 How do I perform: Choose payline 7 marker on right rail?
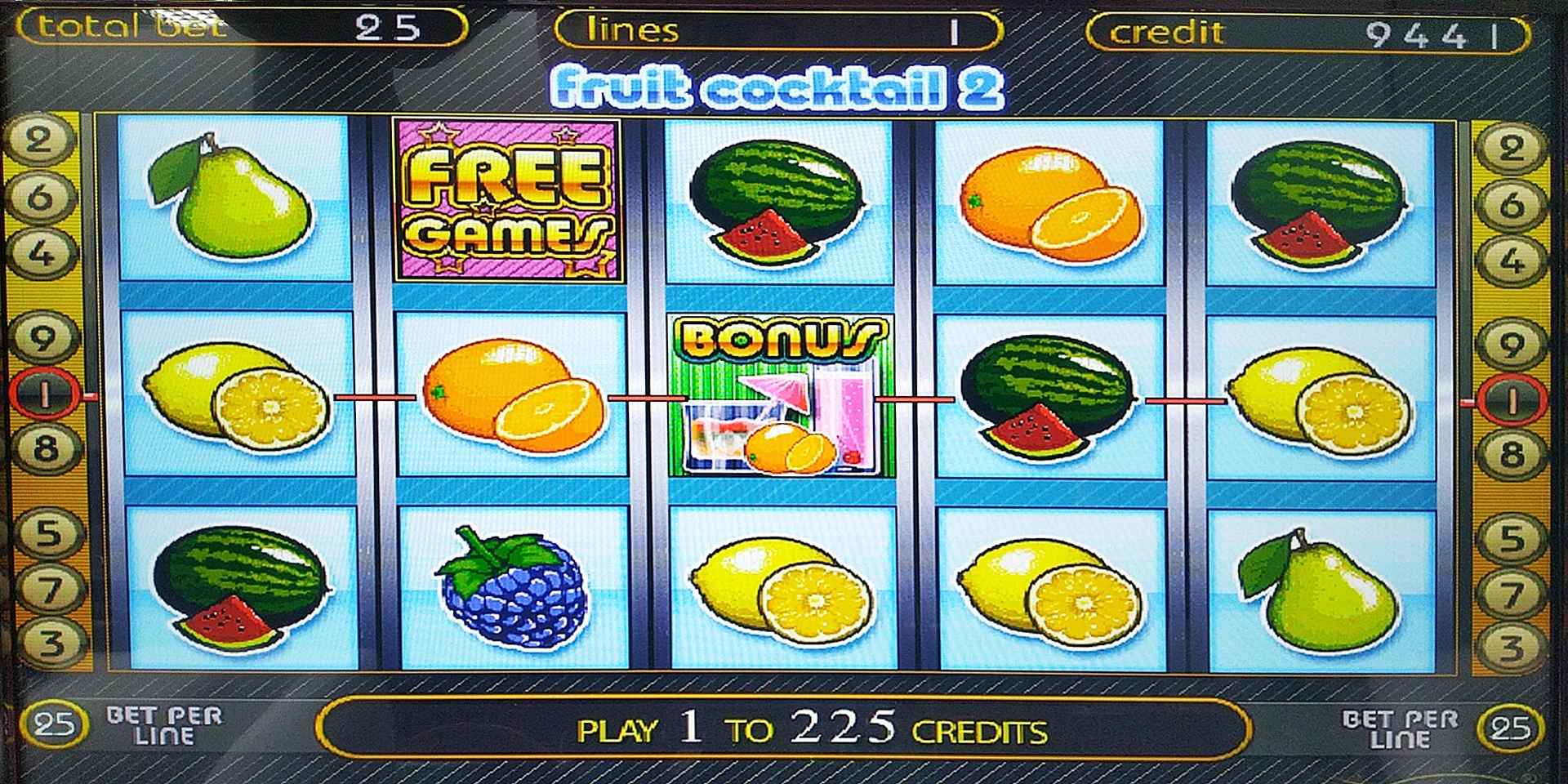[x=1511, y=595]
